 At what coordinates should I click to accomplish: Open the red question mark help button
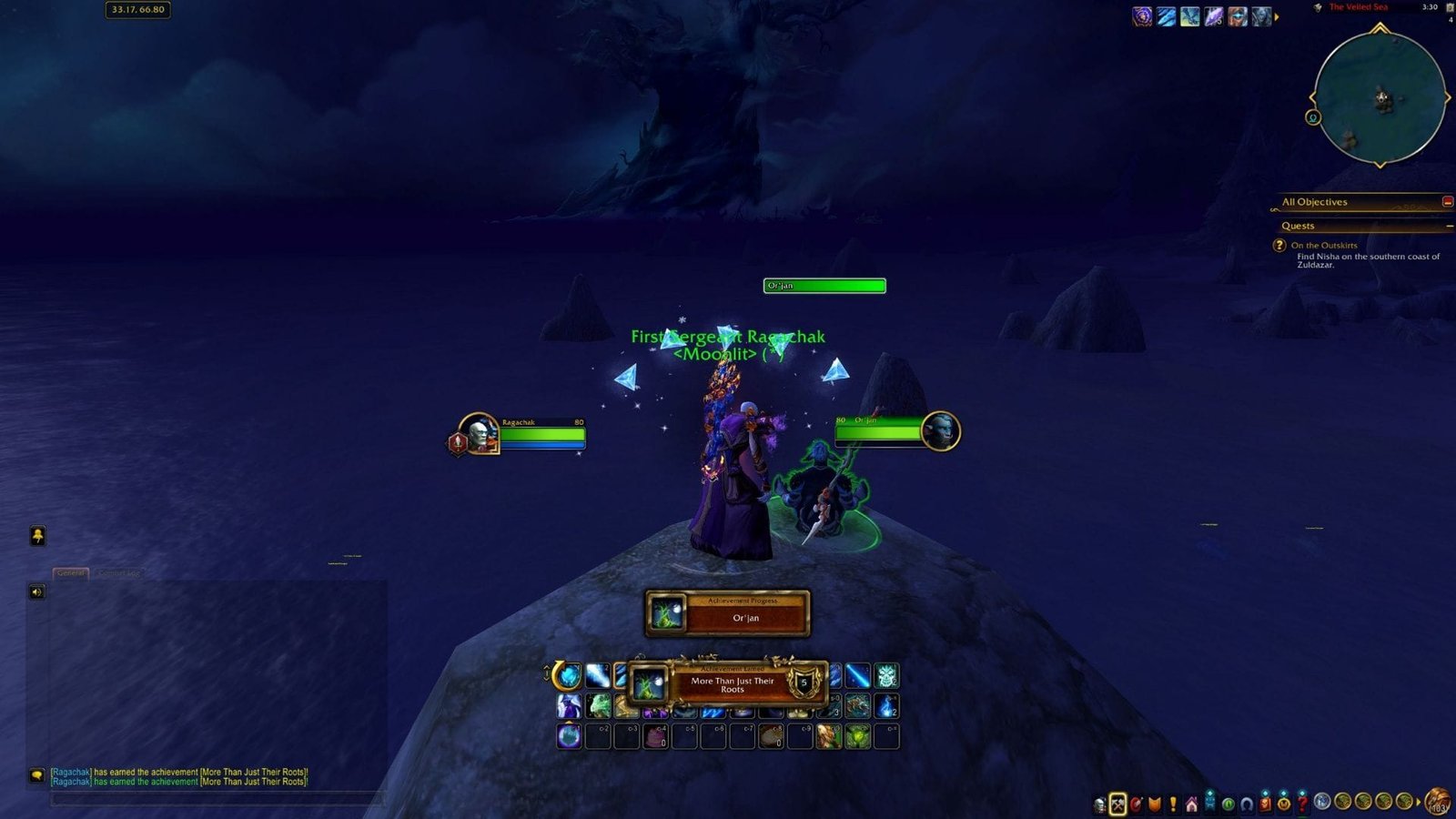click(1302, 804)
